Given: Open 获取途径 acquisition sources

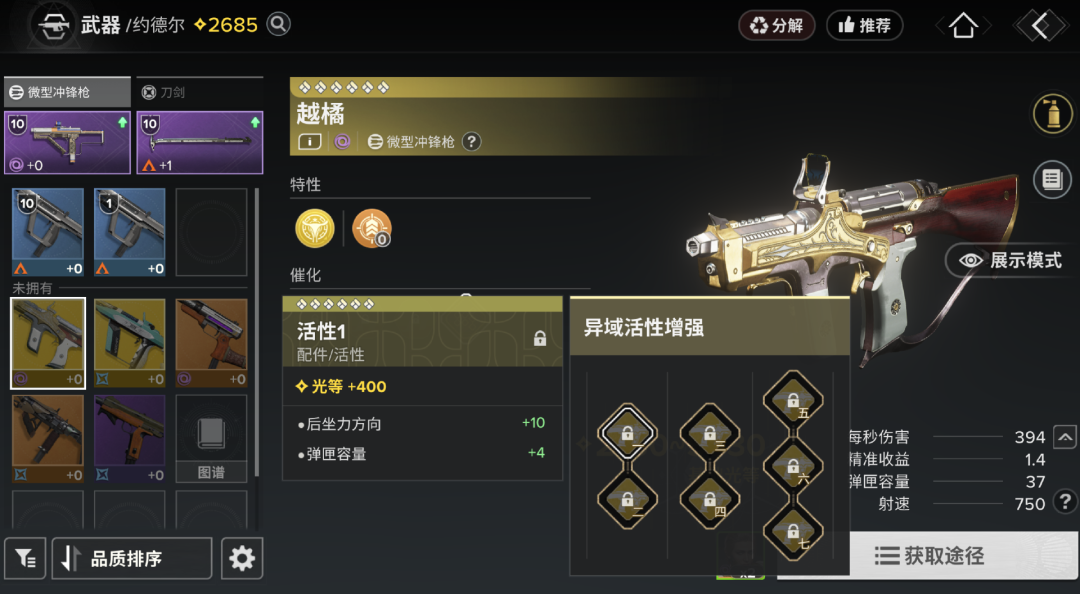Looking at the screenshot, I should 928,556.
